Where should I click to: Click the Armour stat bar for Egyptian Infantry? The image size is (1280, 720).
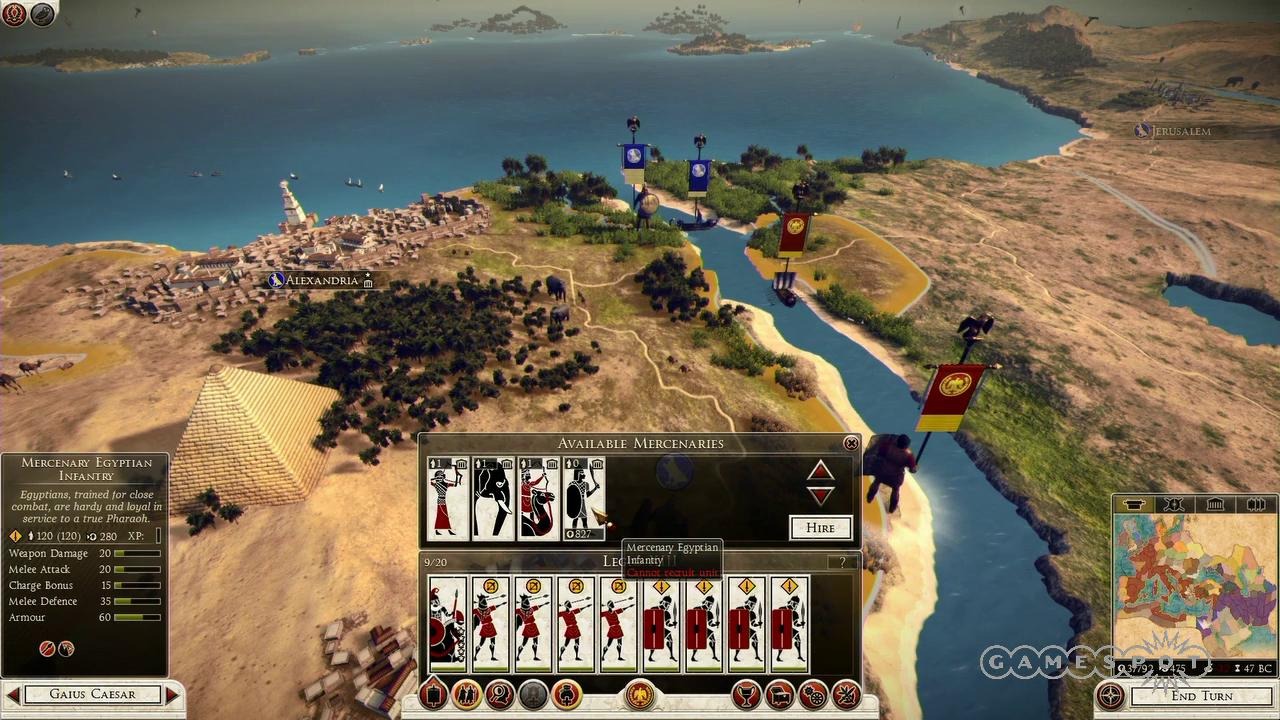pos(135,617)
